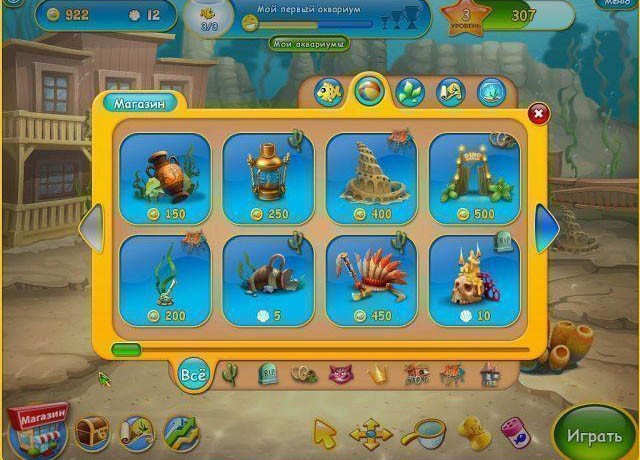Screen dimensions: 640x460
Task: Go to the previous shop page
Action: coord(89,229)
